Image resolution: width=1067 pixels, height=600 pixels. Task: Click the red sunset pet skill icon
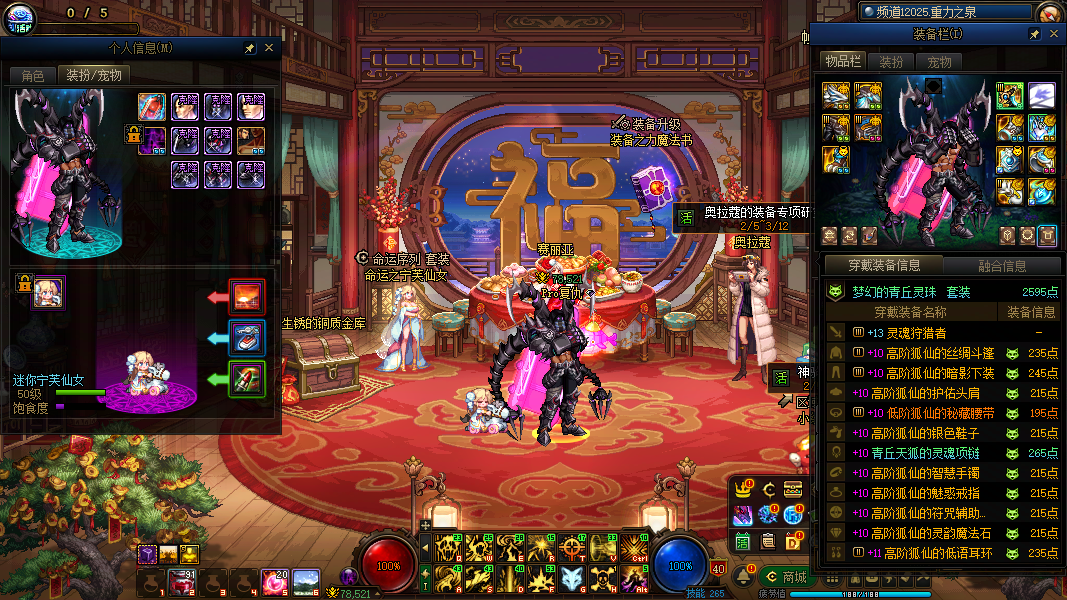[247, 297]
